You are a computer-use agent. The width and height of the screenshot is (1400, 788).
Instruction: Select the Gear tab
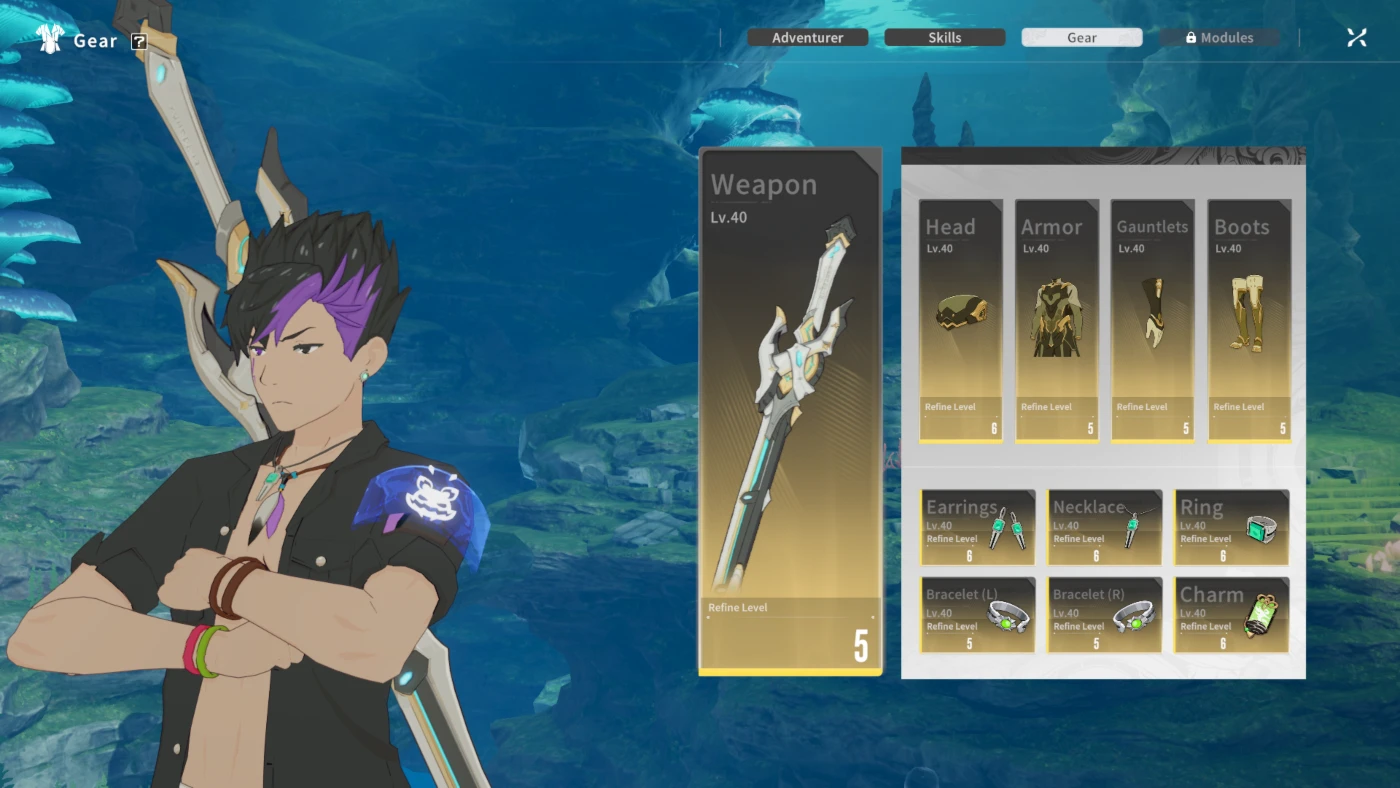tap(1081, 38)
